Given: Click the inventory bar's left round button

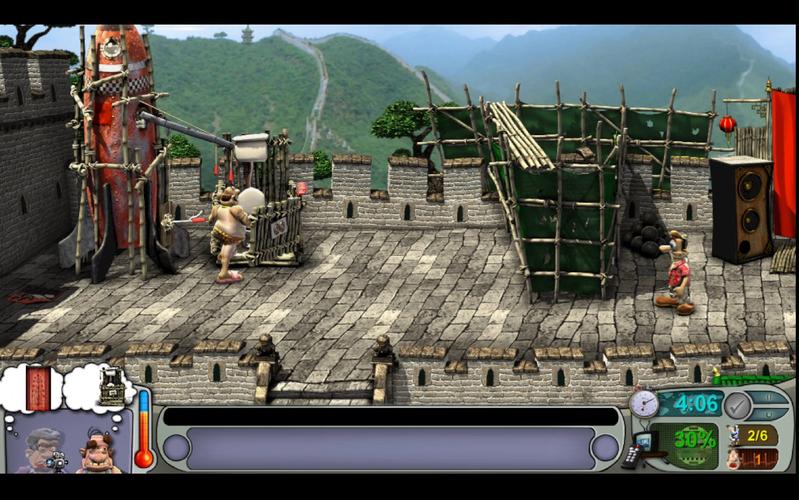Looking at the screenshot, I should coord(176,447).
